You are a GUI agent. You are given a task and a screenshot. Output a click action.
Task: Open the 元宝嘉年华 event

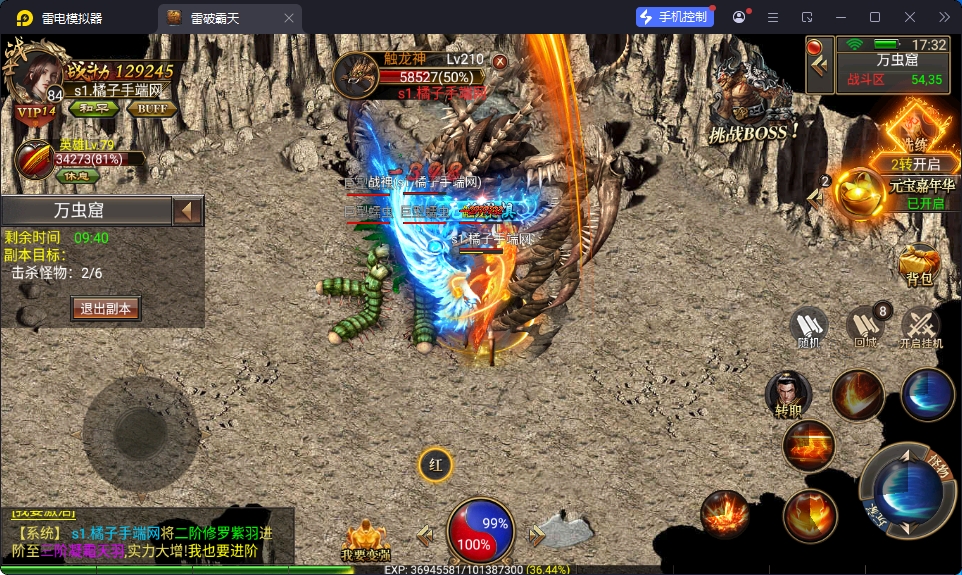[x=861, y=192]
